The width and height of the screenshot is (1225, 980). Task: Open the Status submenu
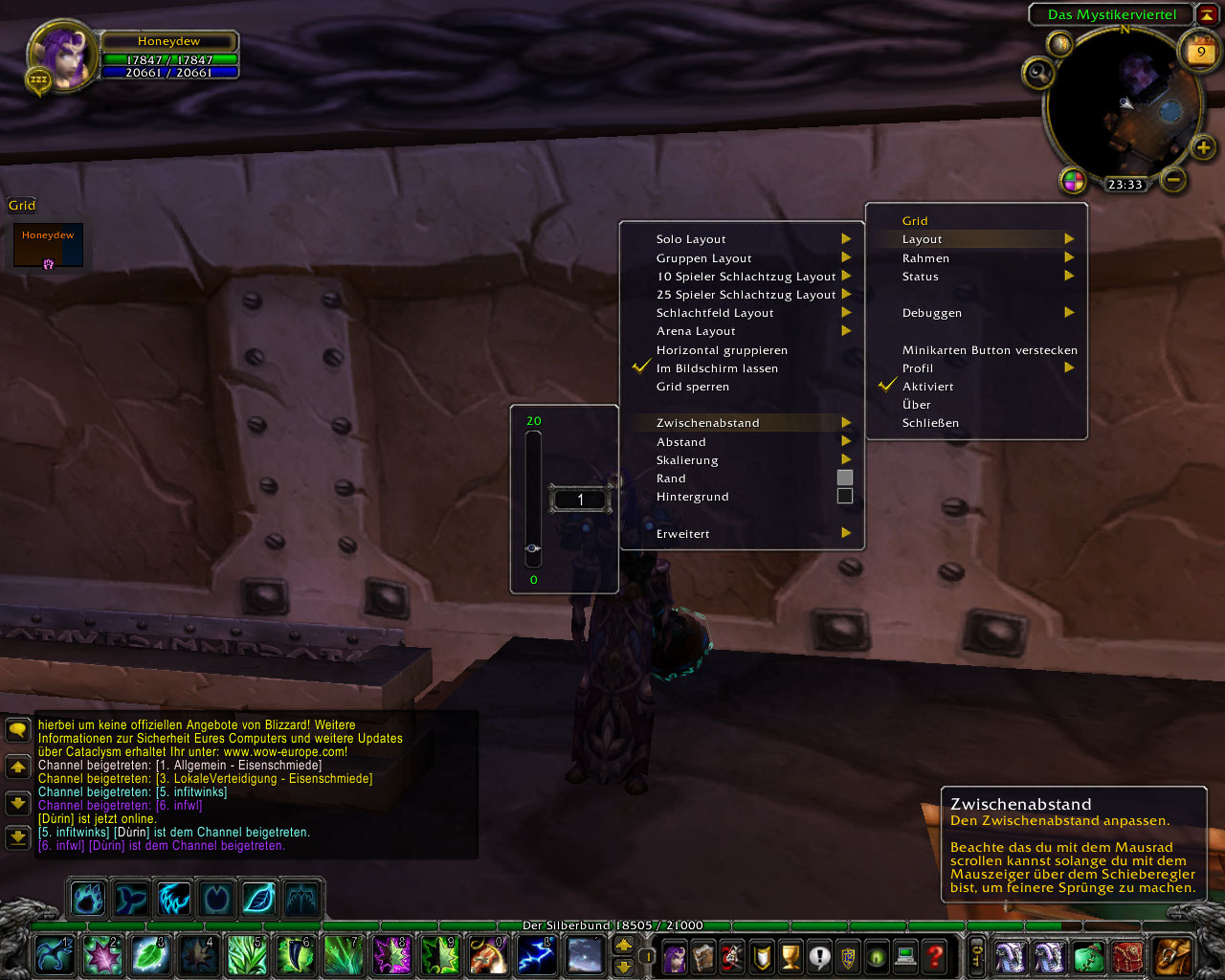point(921,277)
